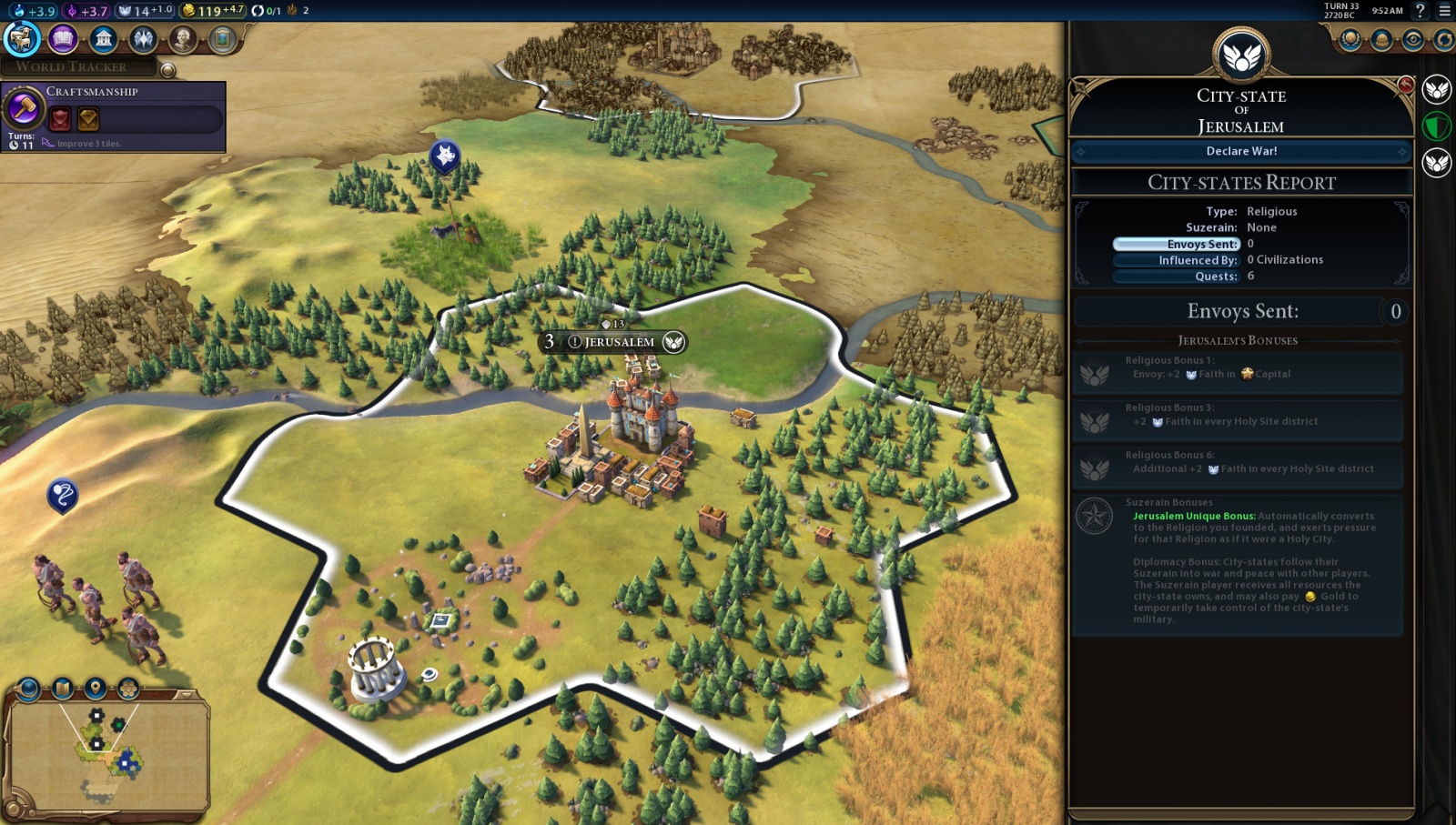This screenshot has height=825, width=1456.
Task: Open World Rankings via the laurel wreath icon
Action: click(1350, 38)
